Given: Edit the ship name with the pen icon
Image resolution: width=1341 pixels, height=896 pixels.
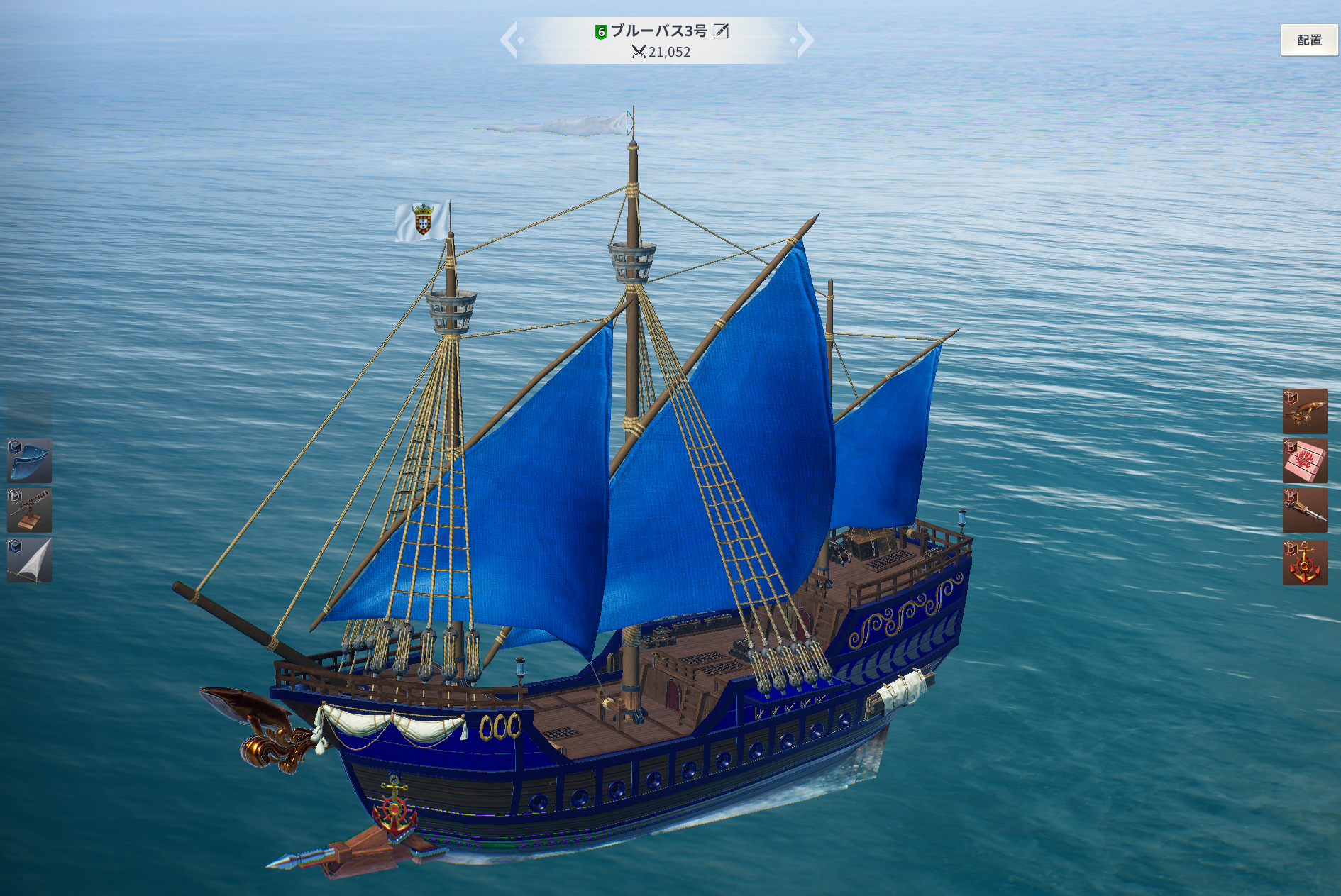Looking at the screenshot, I should pyautogui.click(x=721, y=31).
